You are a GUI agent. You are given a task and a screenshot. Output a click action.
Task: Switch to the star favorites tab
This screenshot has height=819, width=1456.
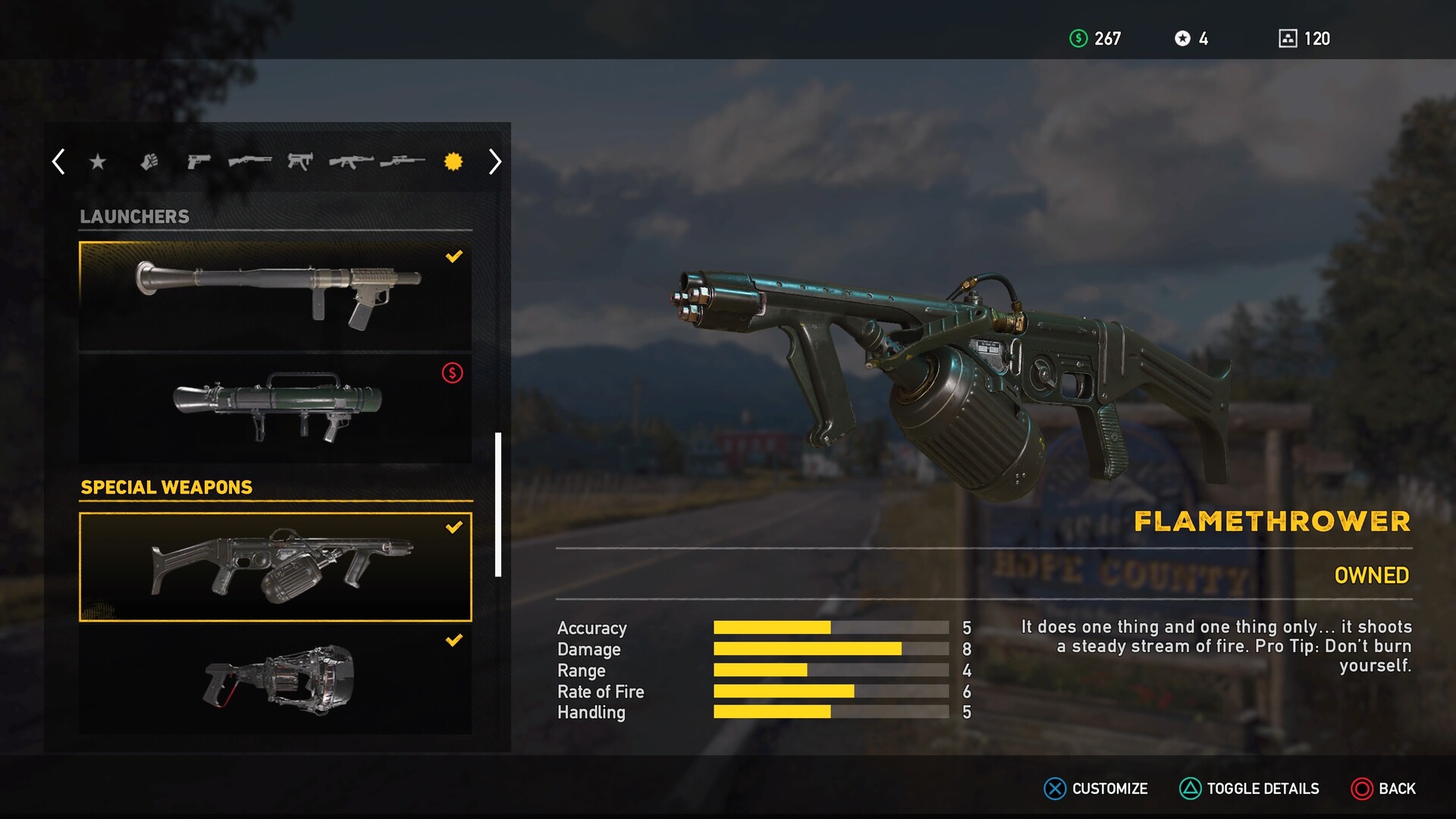98,162
